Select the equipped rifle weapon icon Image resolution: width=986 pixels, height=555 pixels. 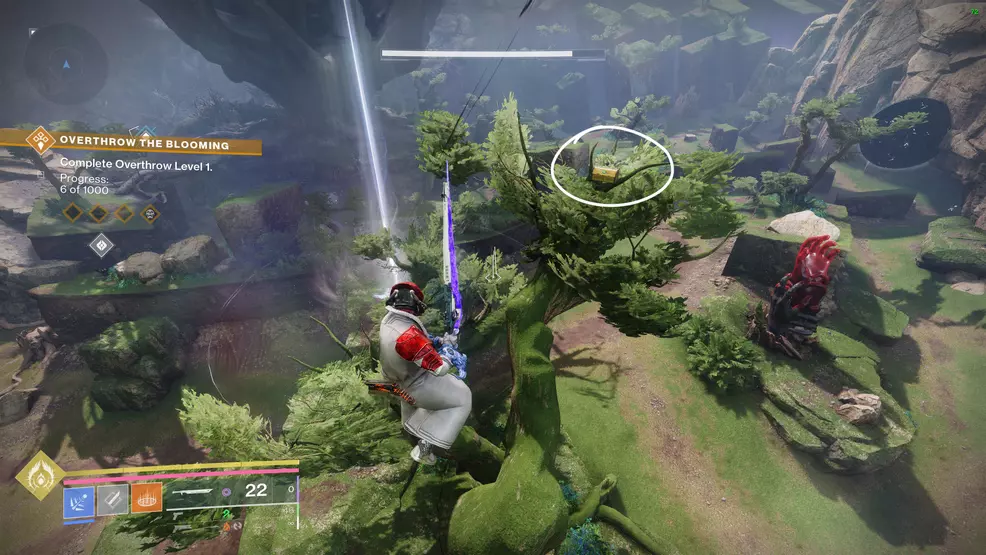(x=194, y=492)
